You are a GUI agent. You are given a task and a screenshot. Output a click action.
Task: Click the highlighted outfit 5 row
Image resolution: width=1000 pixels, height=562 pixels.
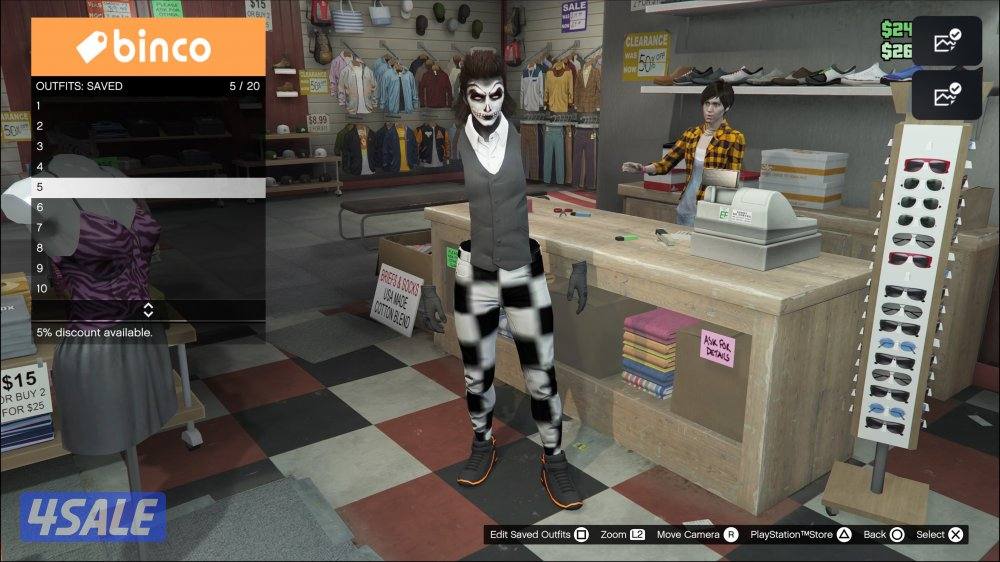click(x=148, y=187)
